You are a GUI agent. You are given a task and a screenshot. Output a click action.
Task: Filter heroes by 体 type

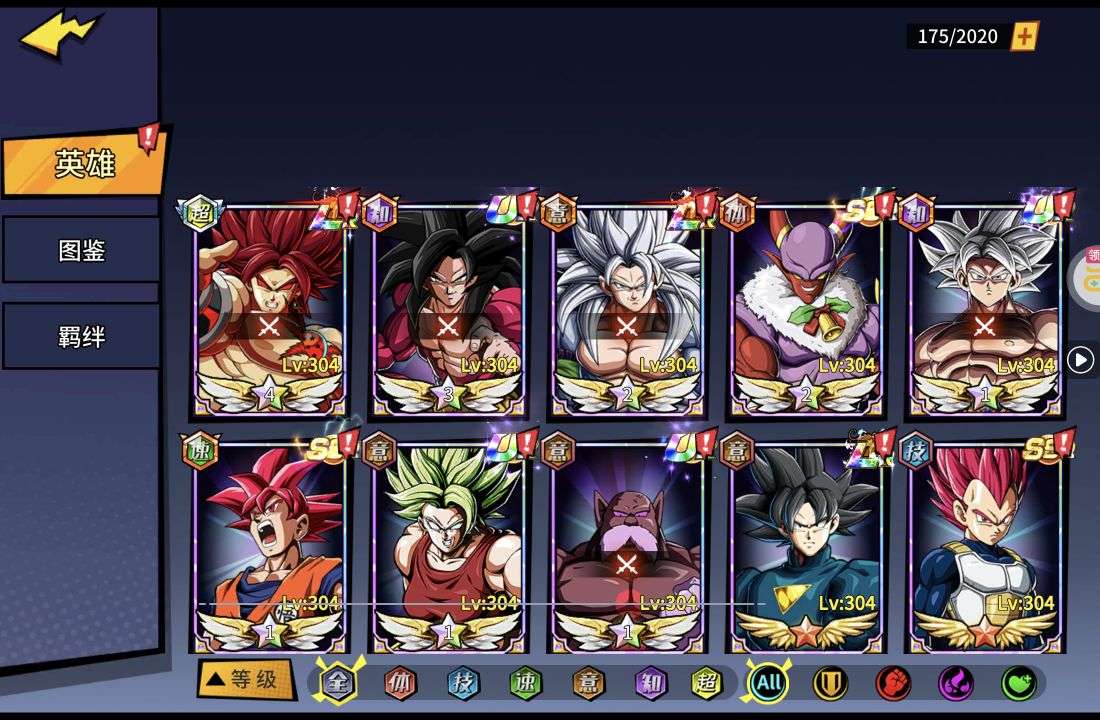tap(401, 683)
